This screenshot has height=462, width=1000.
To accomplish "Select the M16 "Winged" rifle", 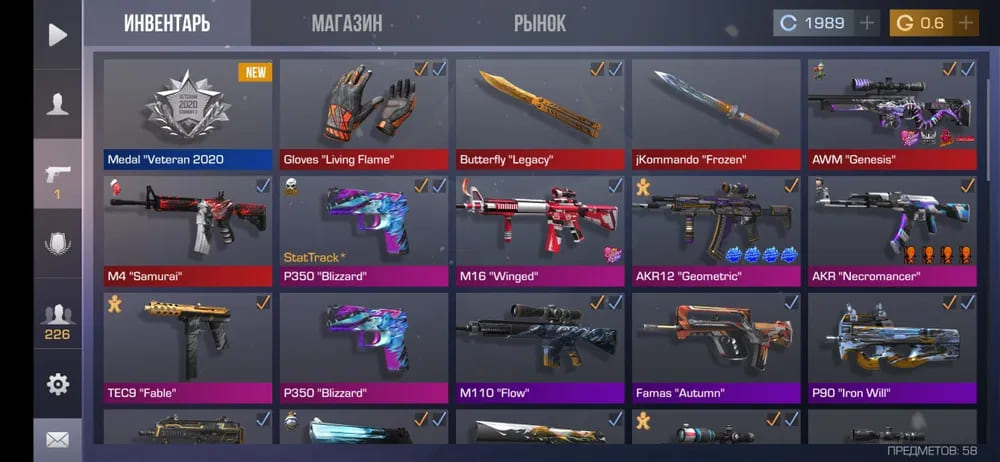I will coord(540,230).
